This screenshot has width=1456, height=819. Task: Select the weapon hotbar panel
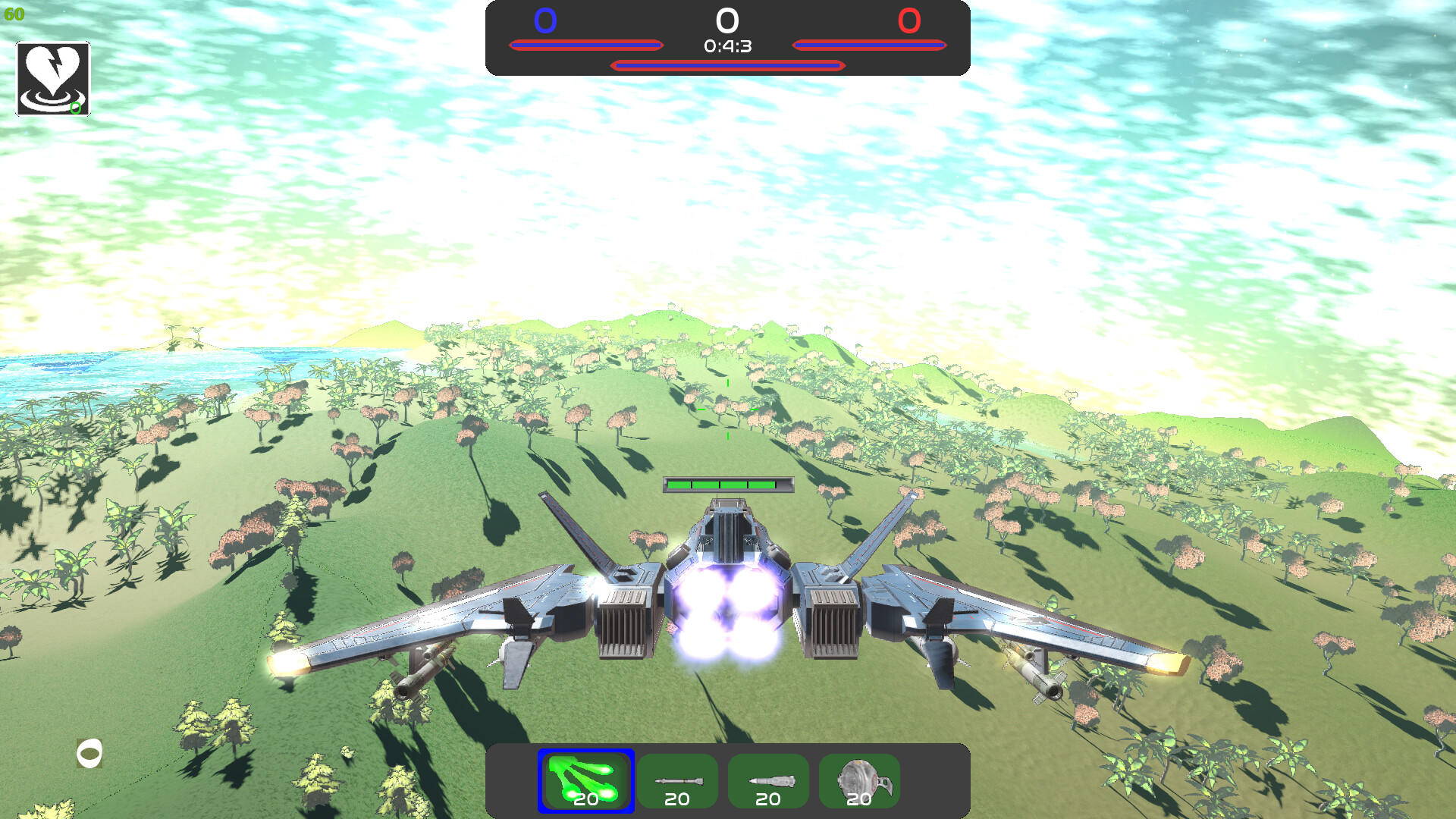pyautogui.click(x=728, y=781)
